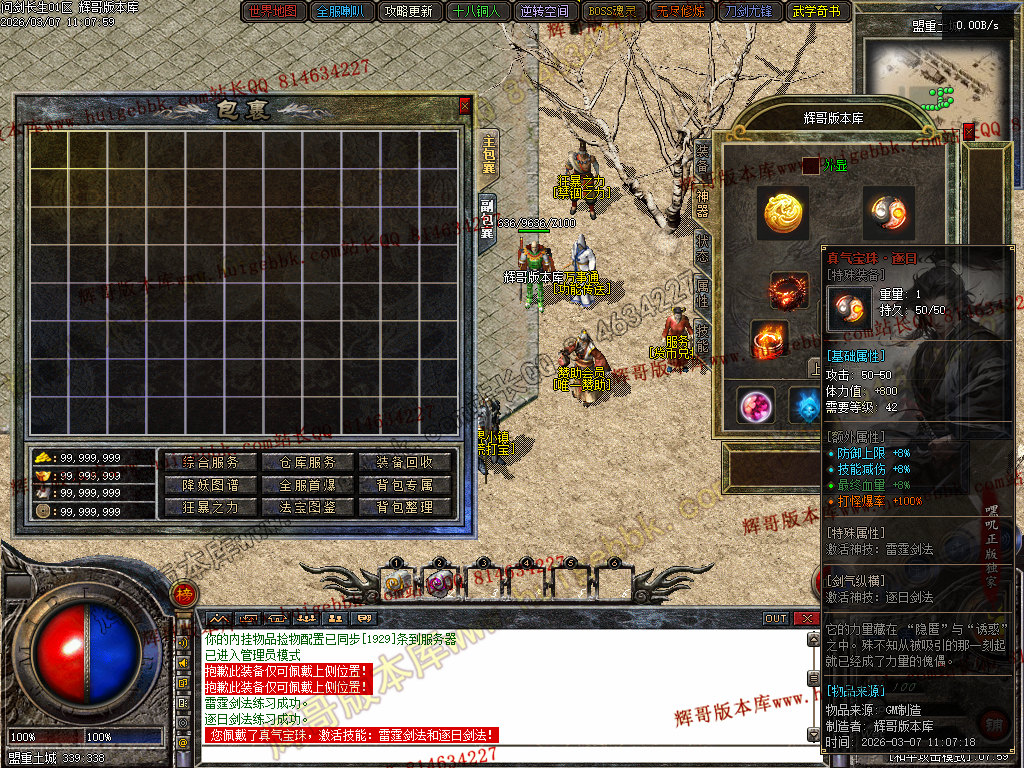Viewport: 1024px width, 768px height.
Task: Close the character panel with red X
Action: [968, 130]
